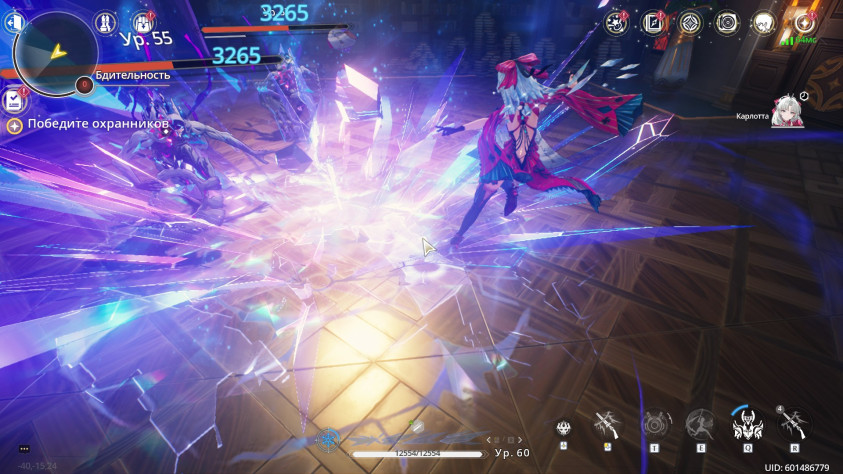This screenshot has height=474, width=843.
Task: Activate the dimmed circular utility skill
Action: click(655, 426)
